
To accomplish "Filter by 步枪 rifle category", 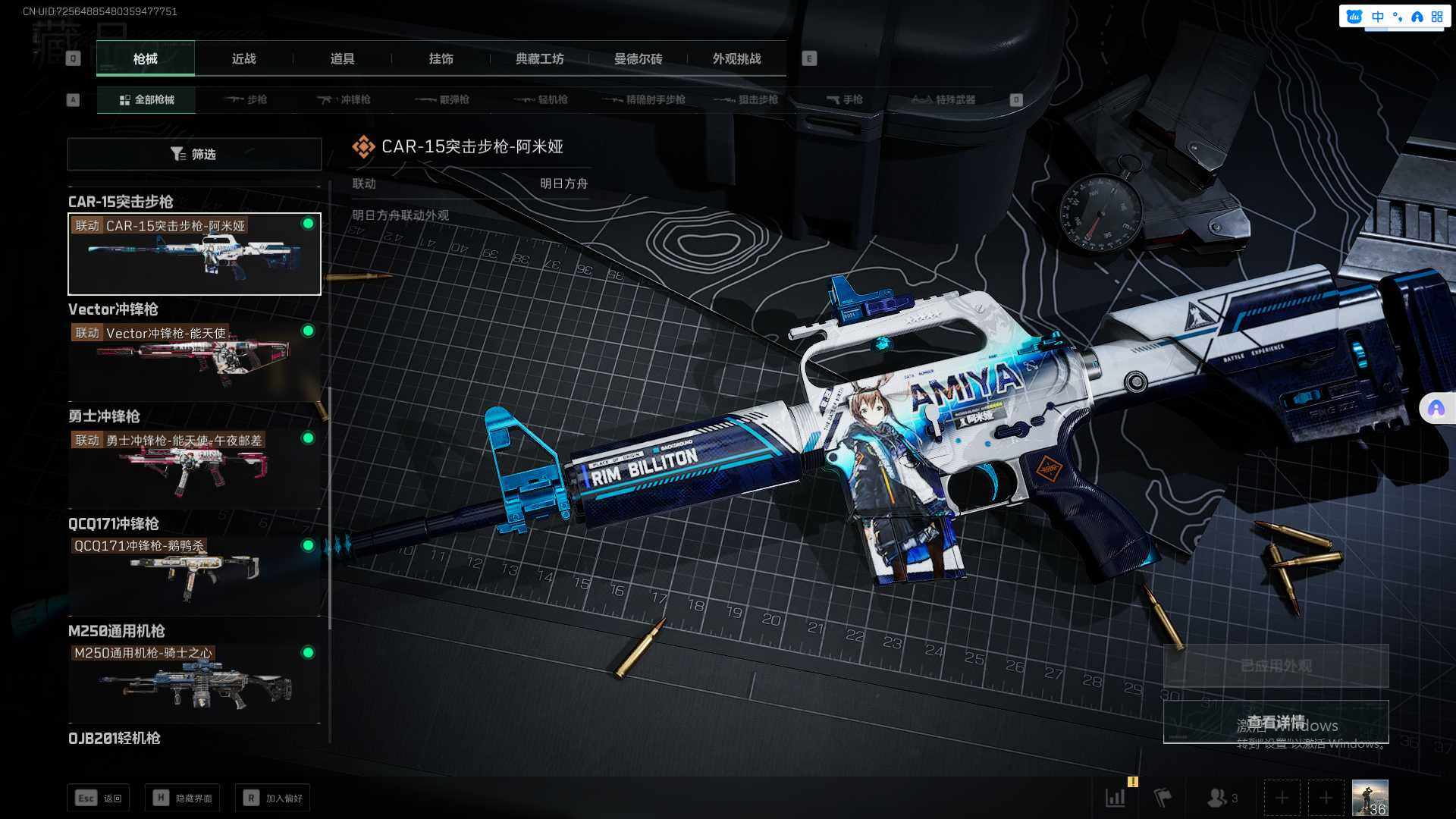I will click(x=246, y=99).
